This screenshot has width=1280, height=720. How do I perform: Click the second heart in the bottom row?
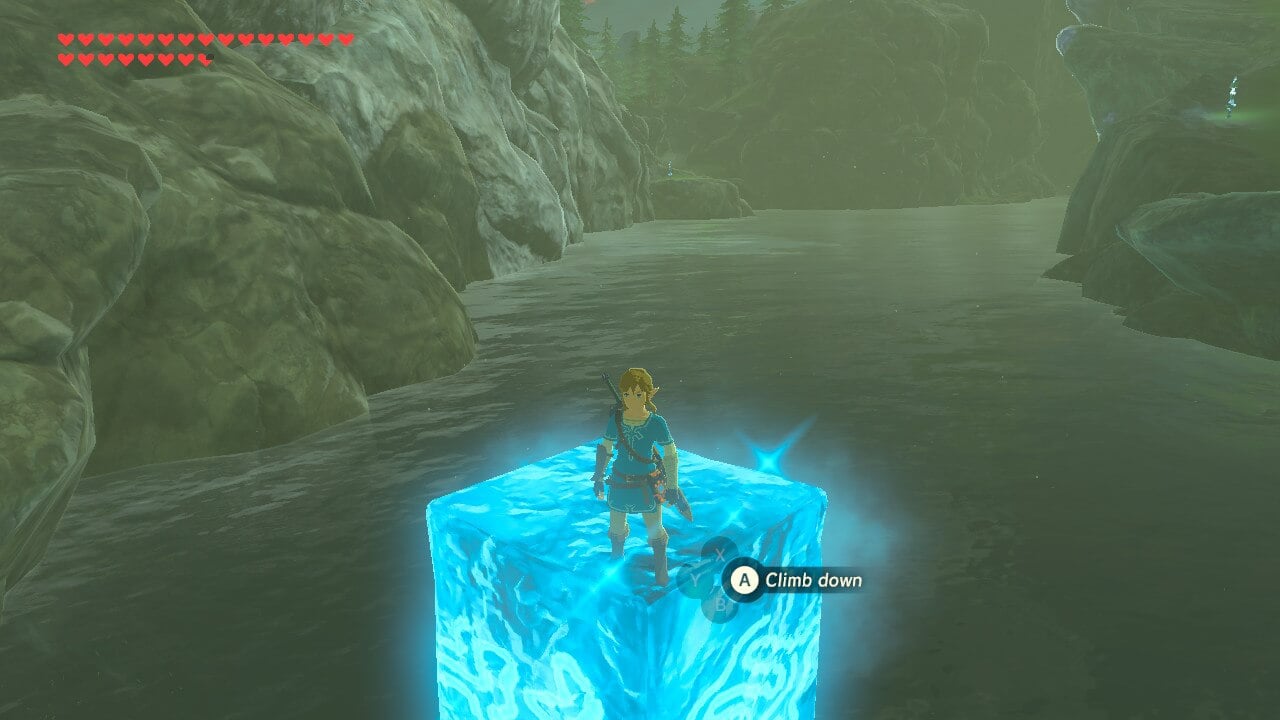(x=86, y=58)
